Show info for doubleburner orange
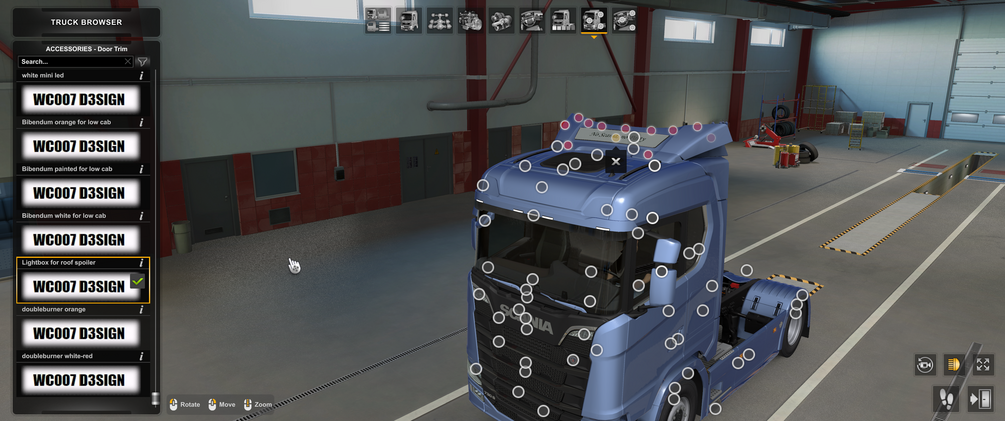Image resolution: width=1005 pixels, height=421 pixels. [141, 310]
